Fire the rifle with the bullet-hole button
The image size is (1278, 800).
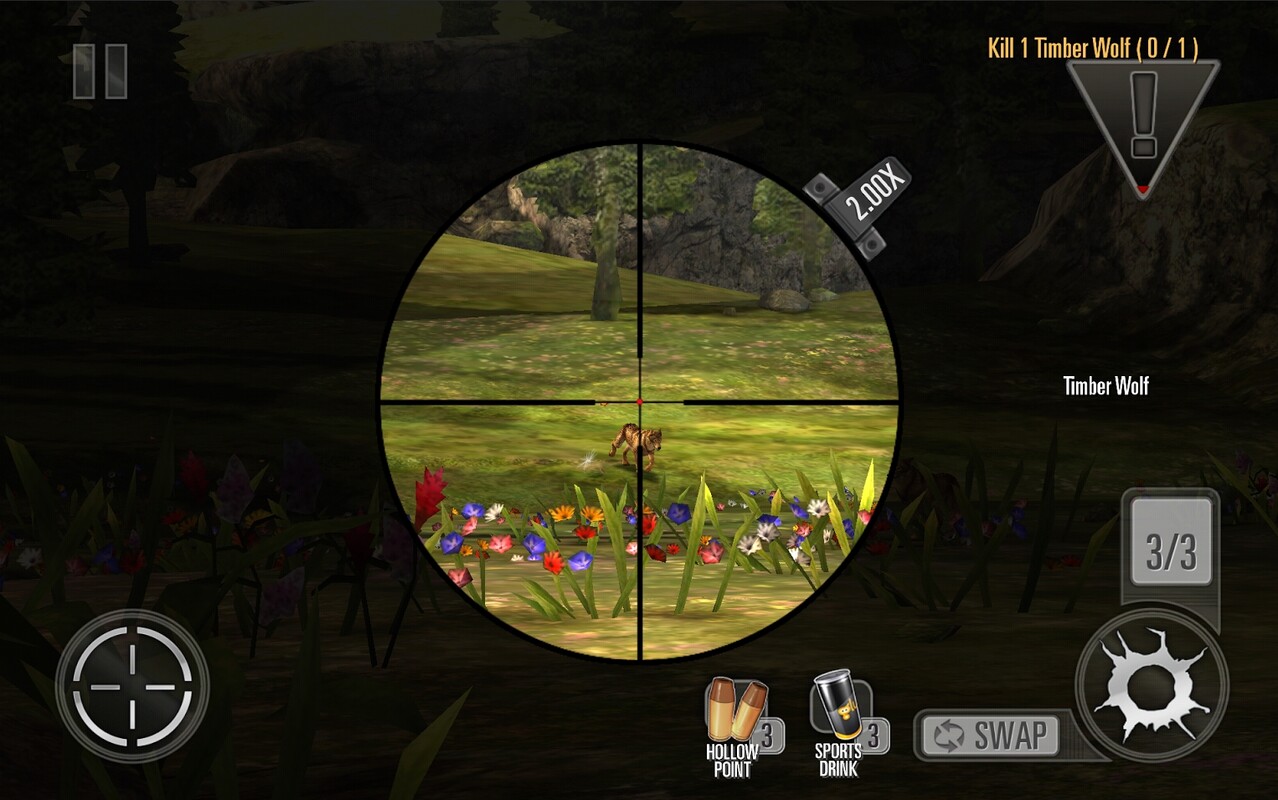click(1151, 684)
